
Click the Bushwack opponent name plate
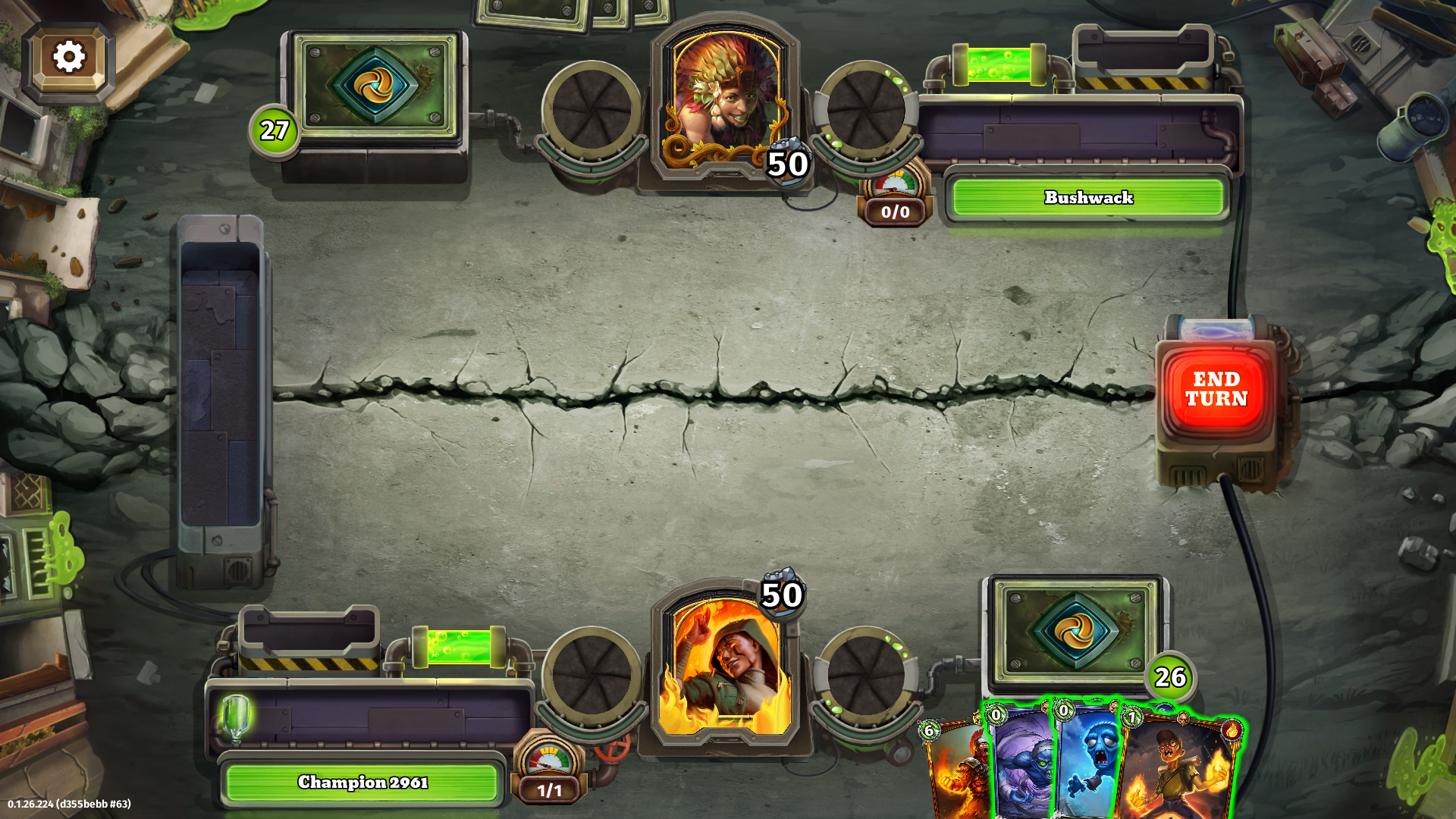[x=1087, y=198]
